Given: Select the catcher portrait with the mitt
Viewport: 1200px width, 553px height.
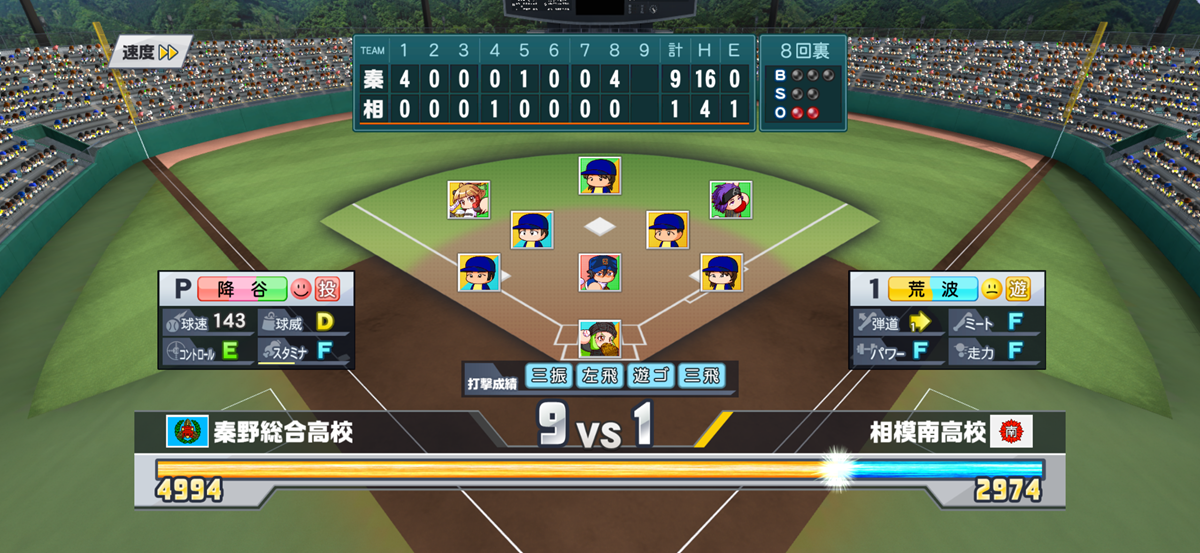Looking at the screenshot, I should (x=599, y=340).
